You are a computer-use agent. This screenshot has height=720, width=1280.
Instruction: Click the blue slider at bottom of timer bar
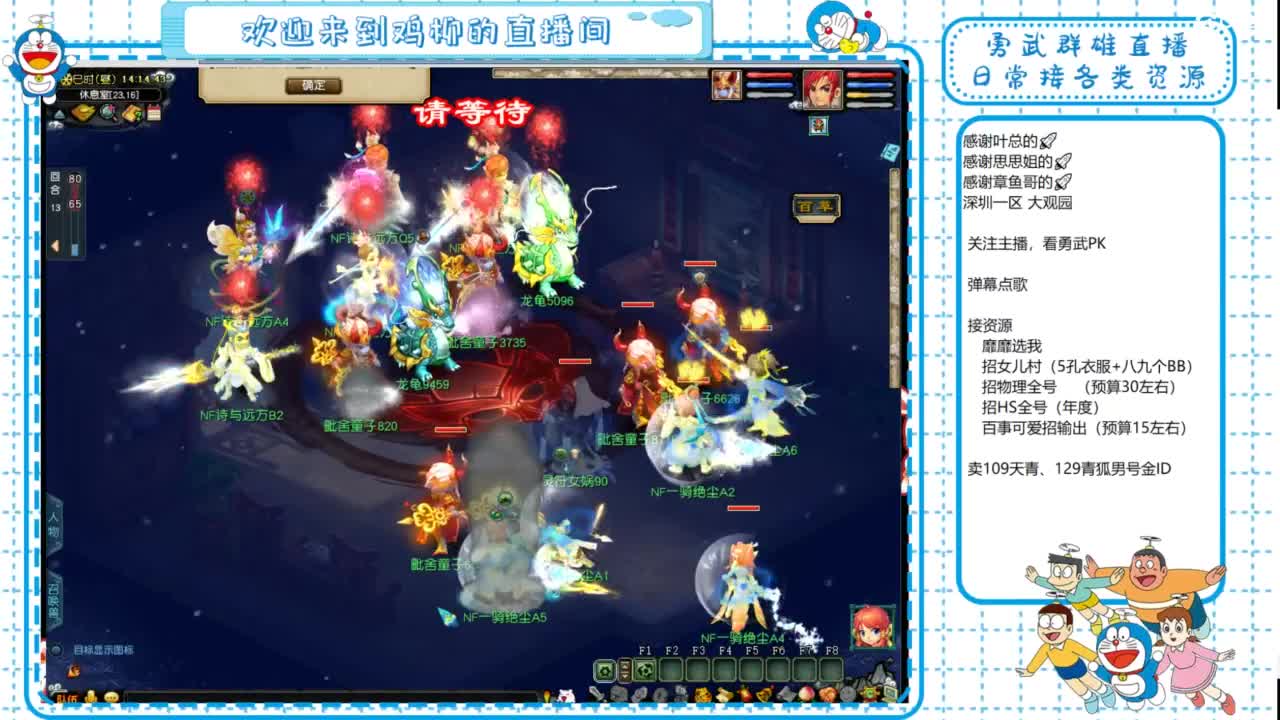[x=74, y=248]
